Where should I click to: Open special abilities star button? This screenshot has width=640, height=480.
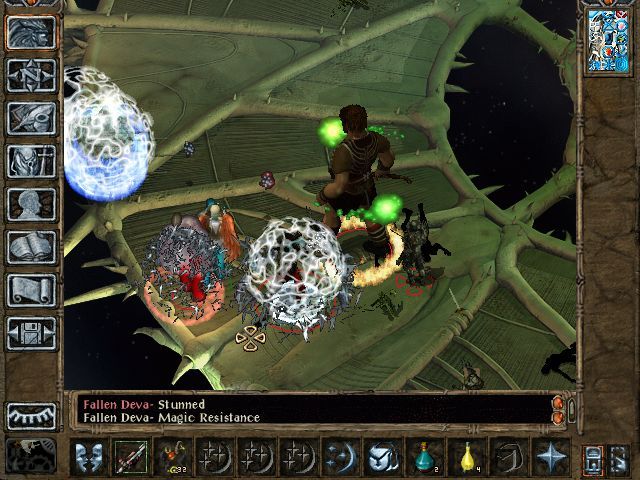550,457
